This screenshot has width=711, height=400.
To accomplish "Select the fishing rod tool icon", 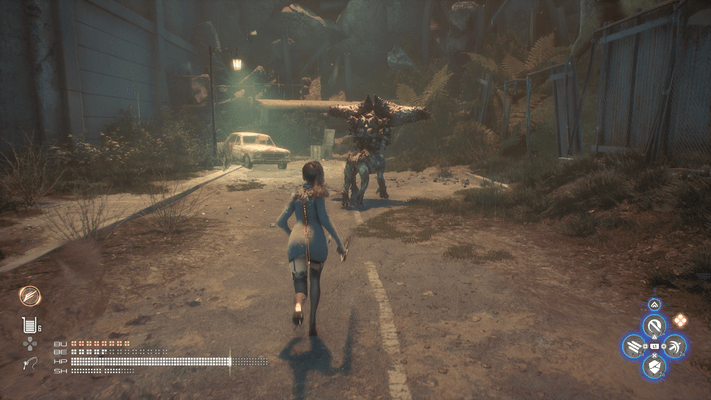I will coord(30,363).
